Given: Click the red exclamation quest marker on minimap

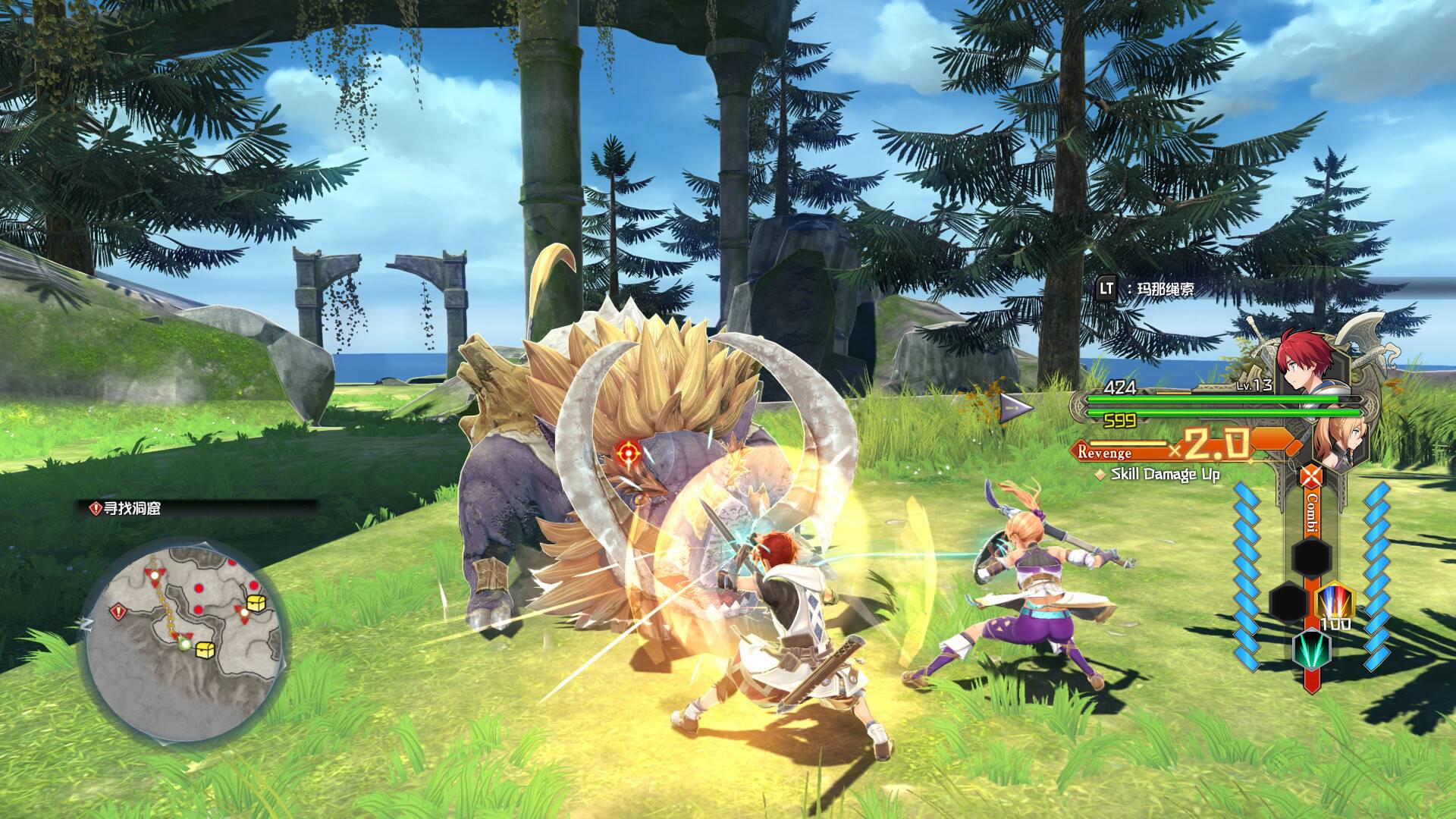Looking at the screenshot, I should 117,611.
